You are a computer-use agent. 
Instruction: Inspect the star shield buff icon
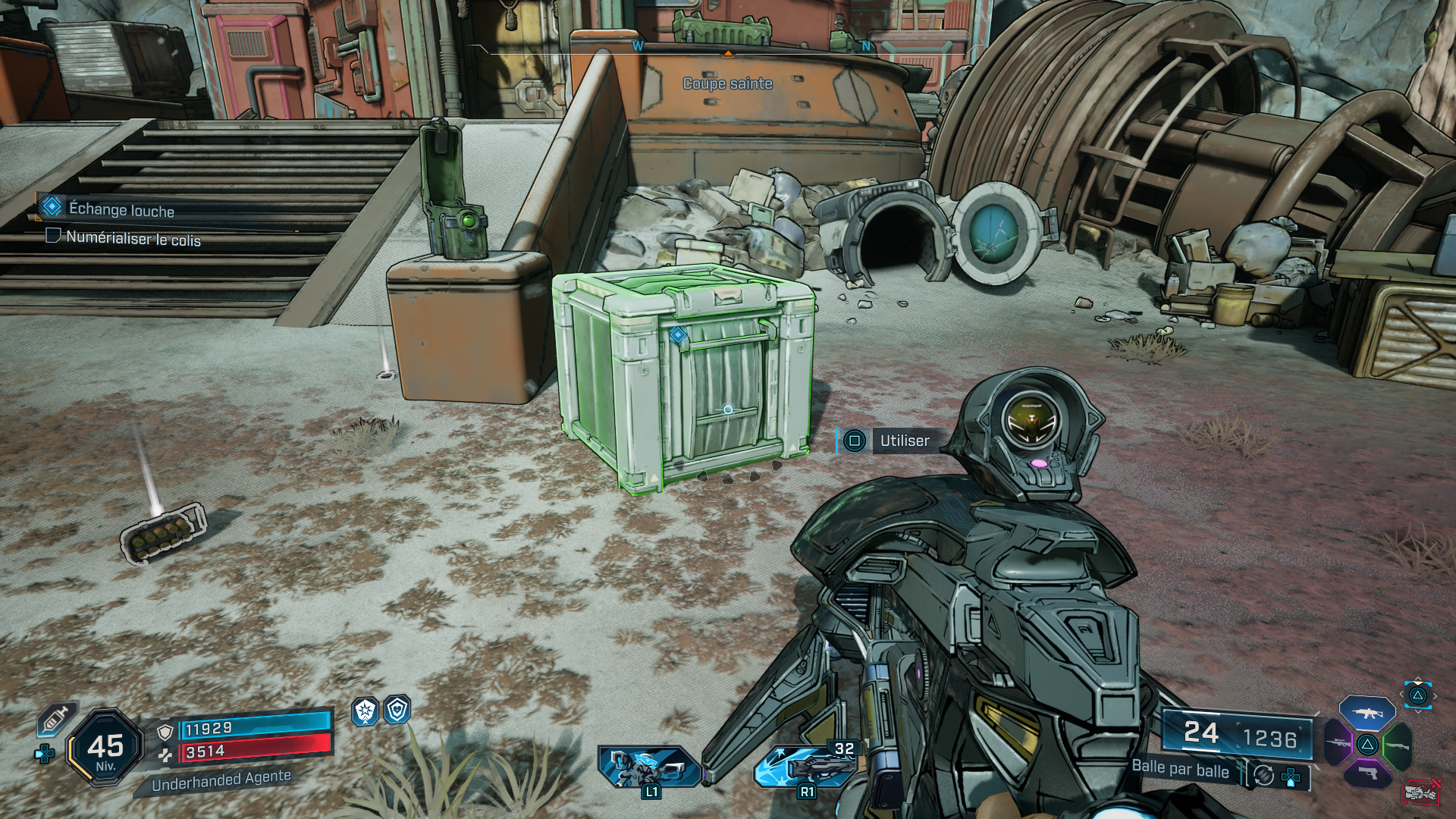pyautogui.click(x=366, y=711)
